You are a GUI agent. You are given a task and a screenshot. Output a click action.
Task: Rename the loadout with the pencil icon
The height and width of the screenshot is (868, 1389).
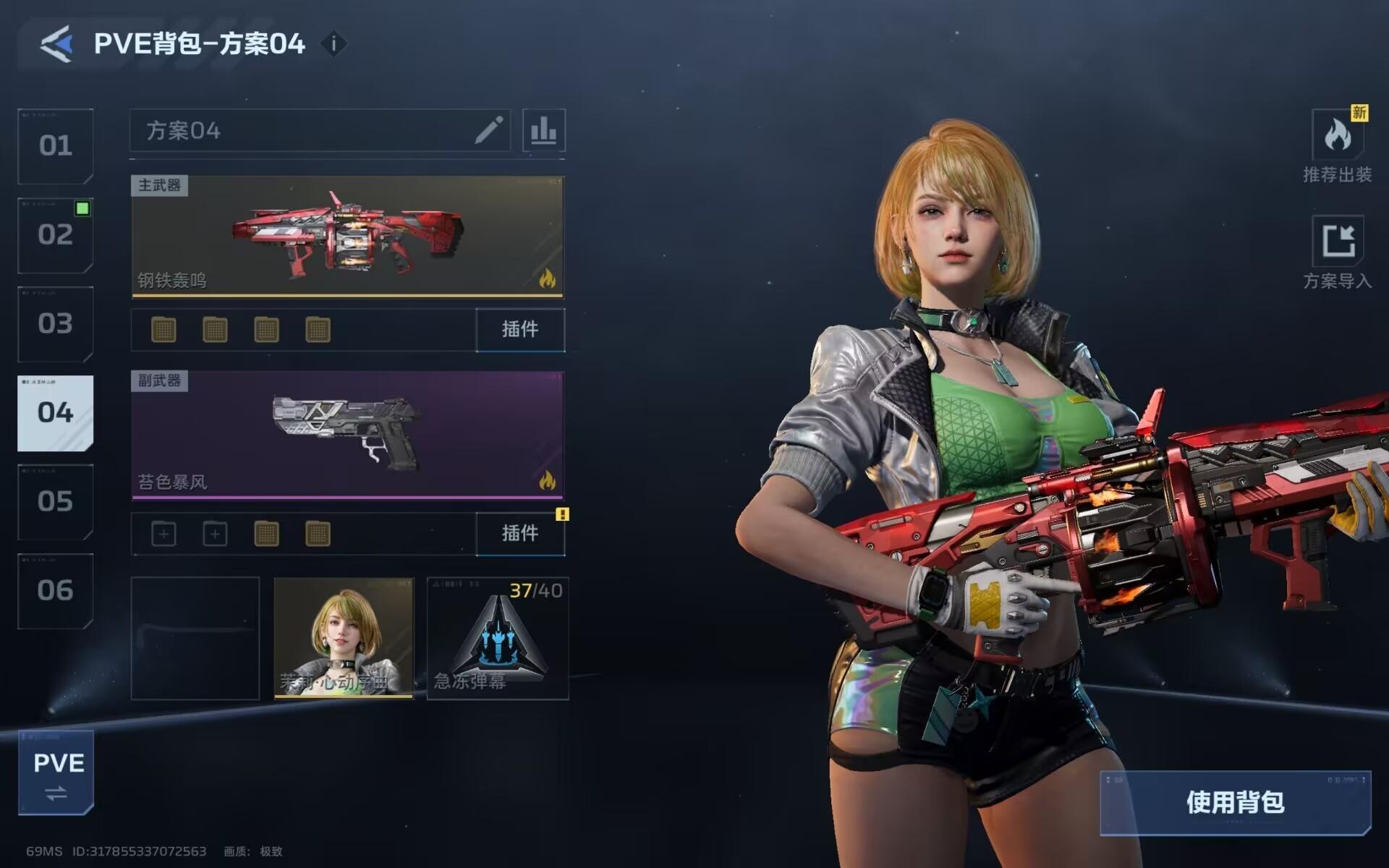(489, 130)
